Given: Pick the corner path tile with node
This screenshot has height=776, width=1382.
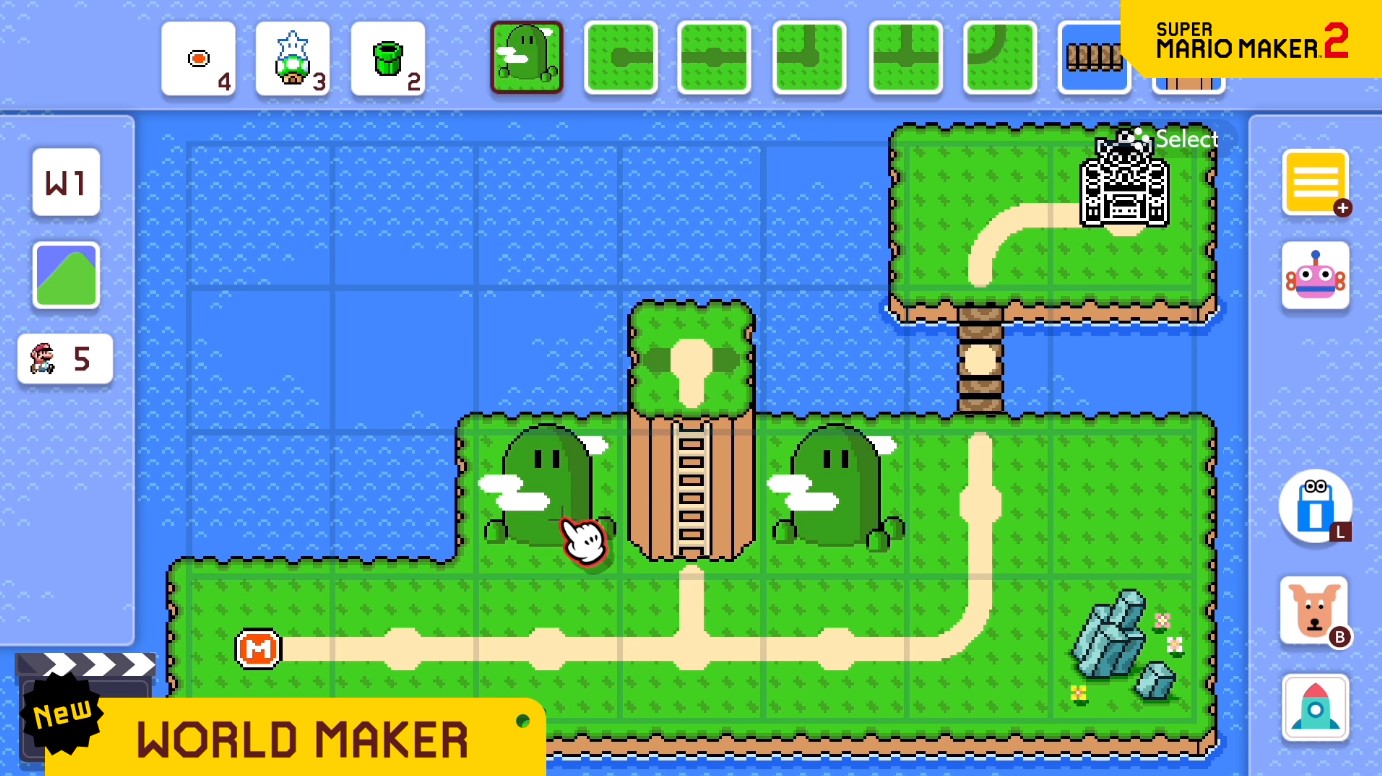Looking at the screenshot, I should tap(809, 58).
